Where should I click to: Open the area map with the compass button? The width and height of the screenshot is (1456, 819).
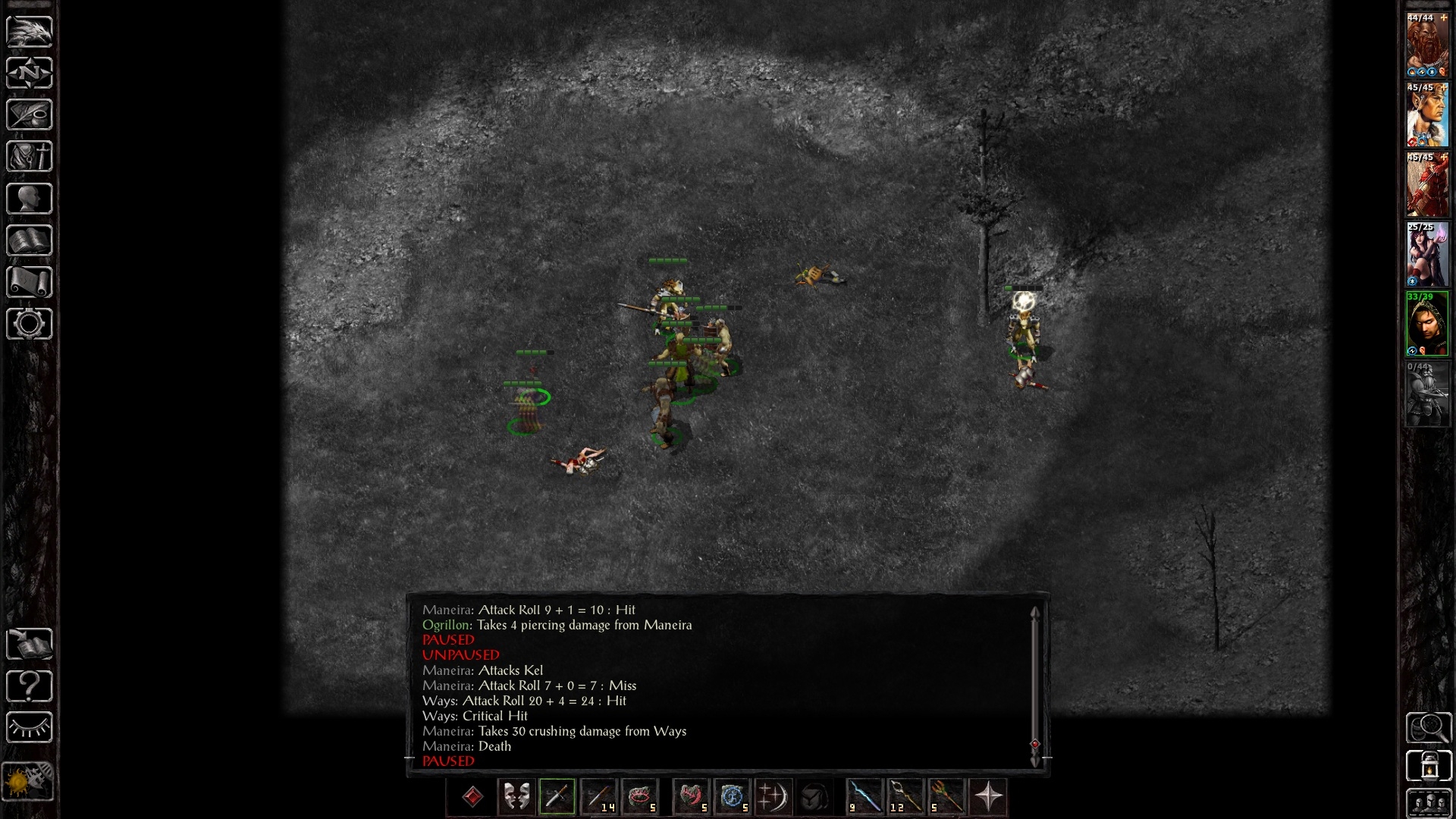pyautogui.click(x=29, y=73)
